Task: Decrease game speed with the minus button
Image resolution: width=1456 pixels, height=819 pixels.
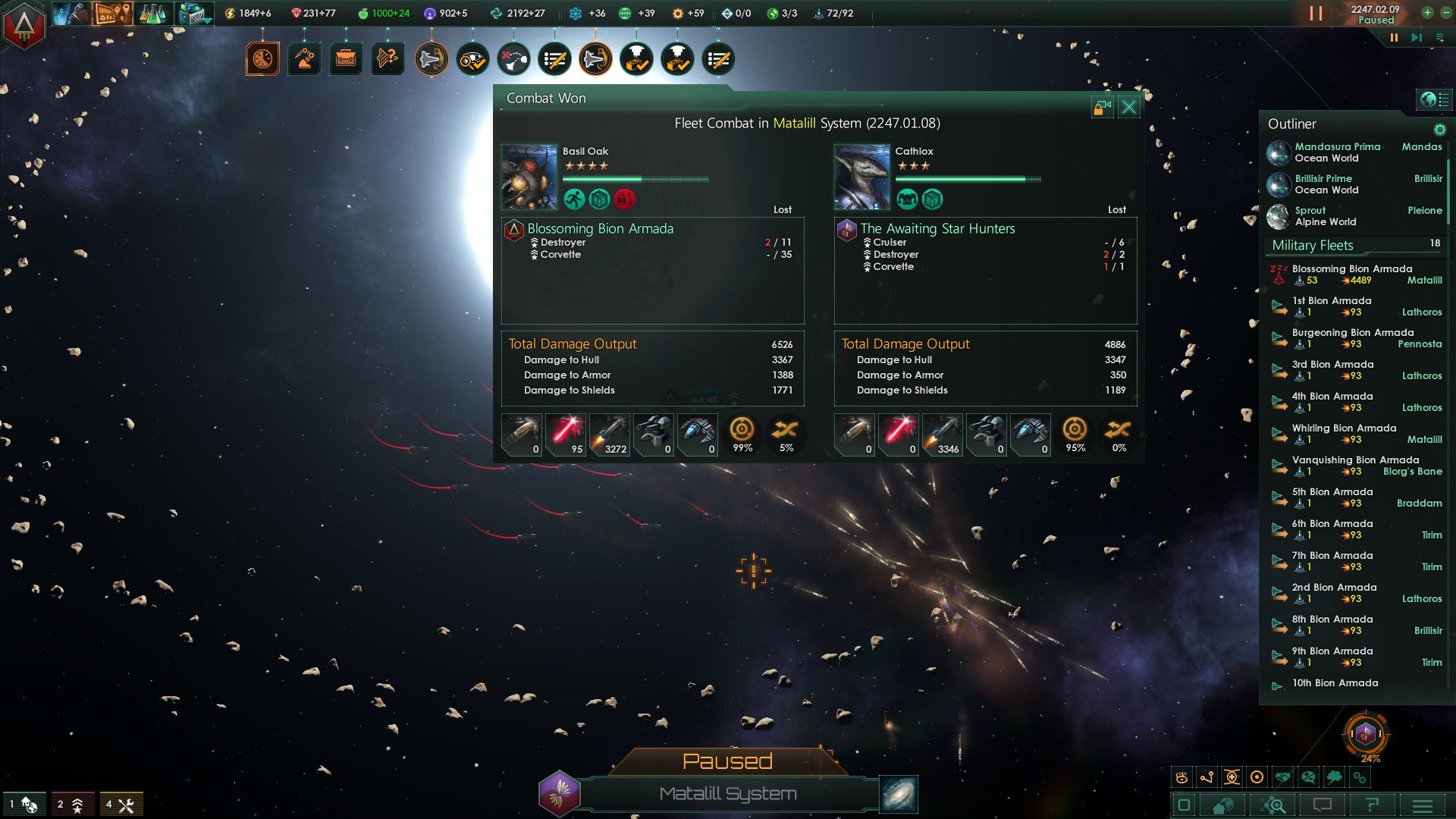Action: [1445, 12]
